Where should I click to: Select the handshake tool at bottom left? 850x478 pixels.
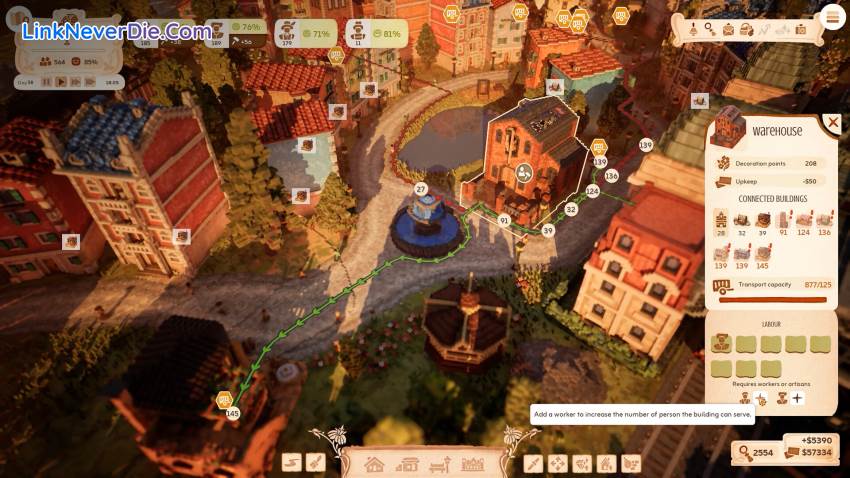coord(291,462)
